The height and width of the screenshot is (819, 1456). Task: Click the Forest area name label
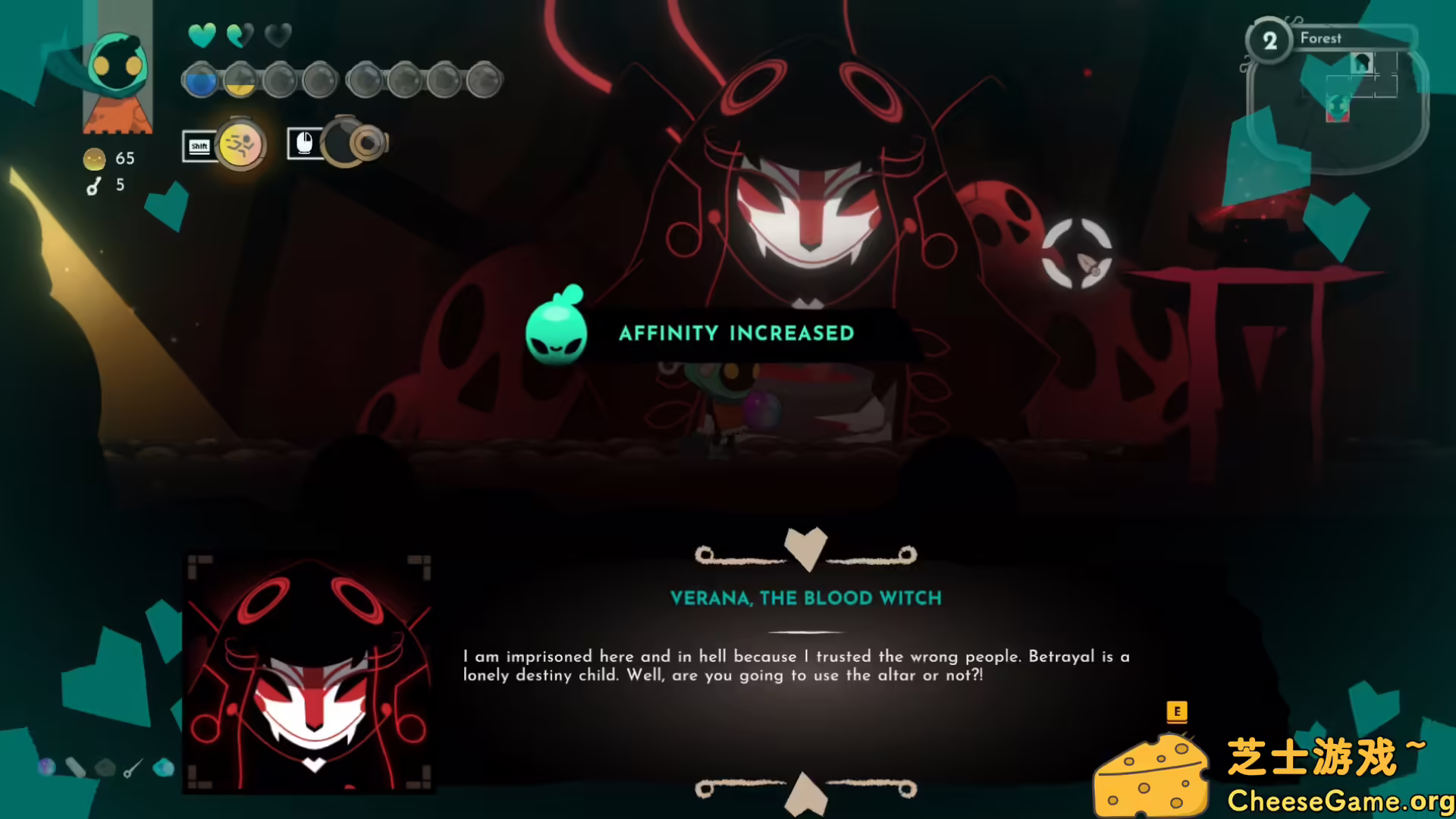(x=1321, y=38)
